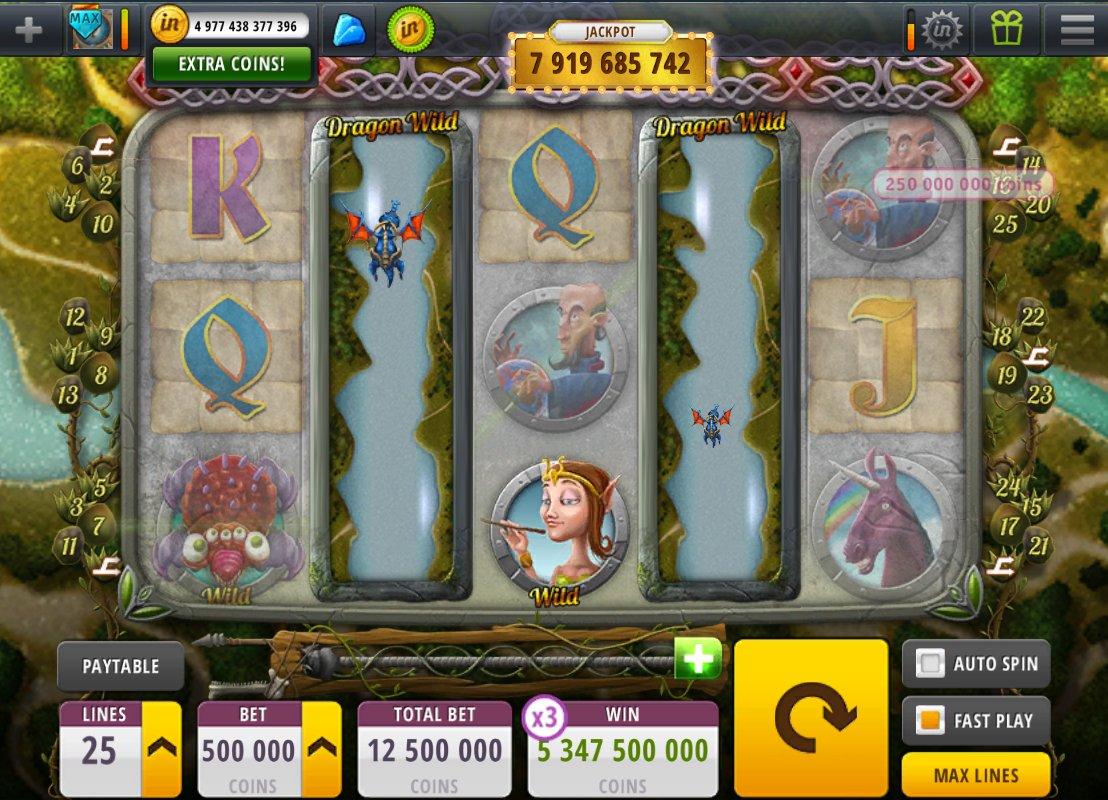Open the blue gem shop icon
Image resolution: width=1108 pixels, height=800 pixels.
348,29
